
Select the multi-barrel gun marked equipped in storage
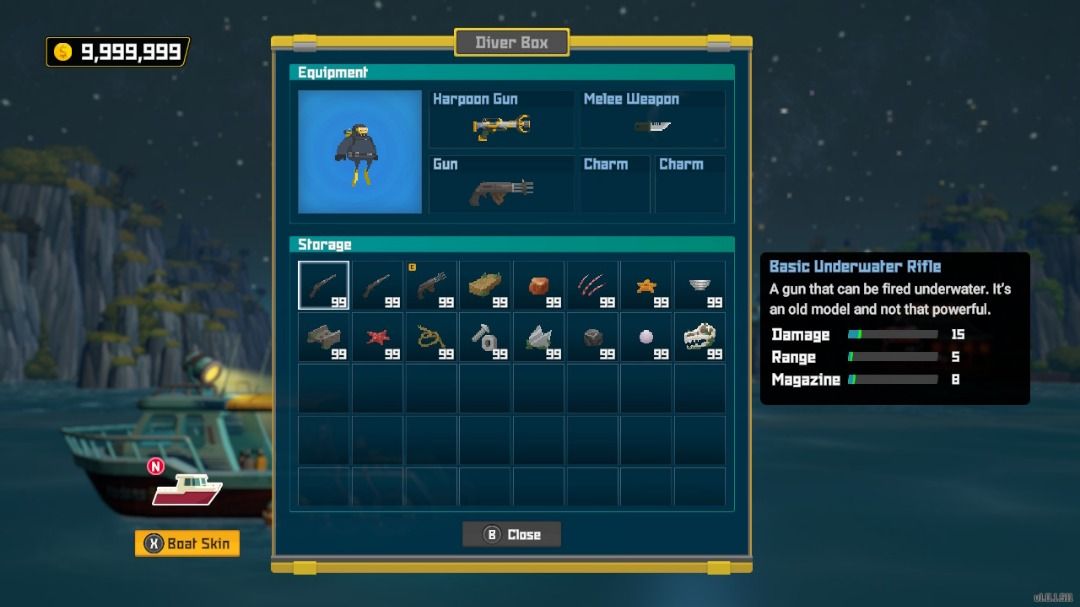pyautogui.click(x=432, y=286)
